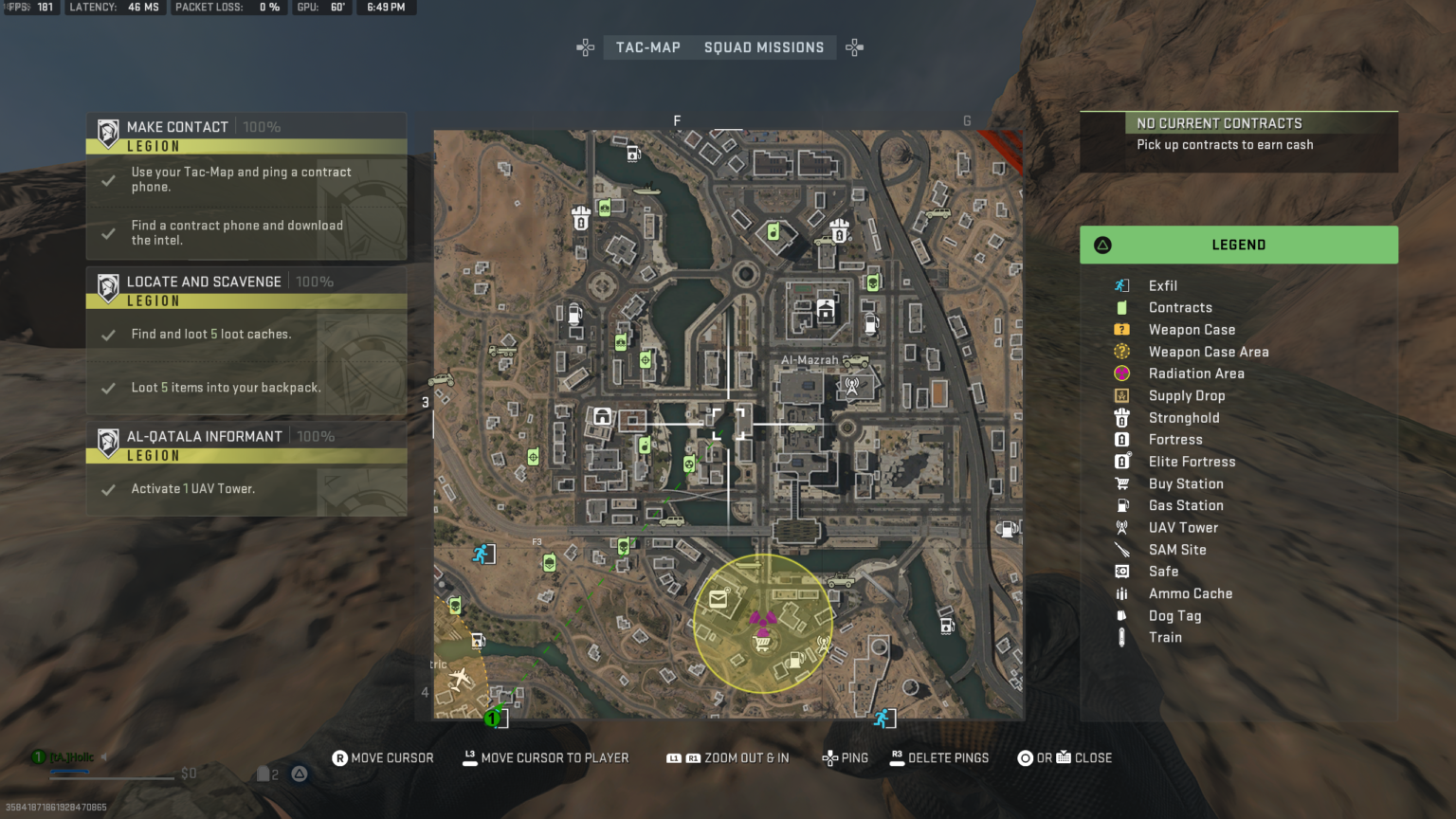Select the UAV Tower icon near Al-Mazrah

(x=852, y=386)
